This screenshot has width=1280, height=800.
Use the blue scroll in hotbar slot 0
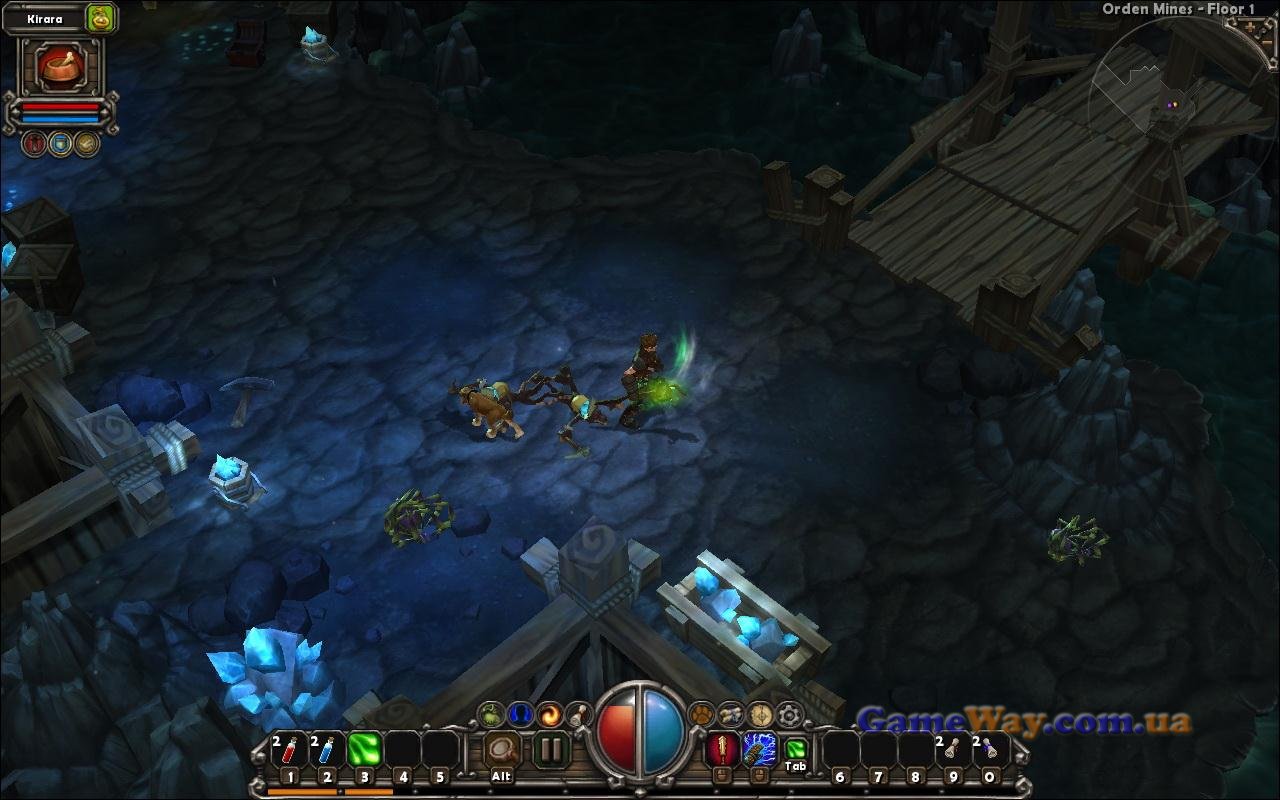tap(990, 750)
